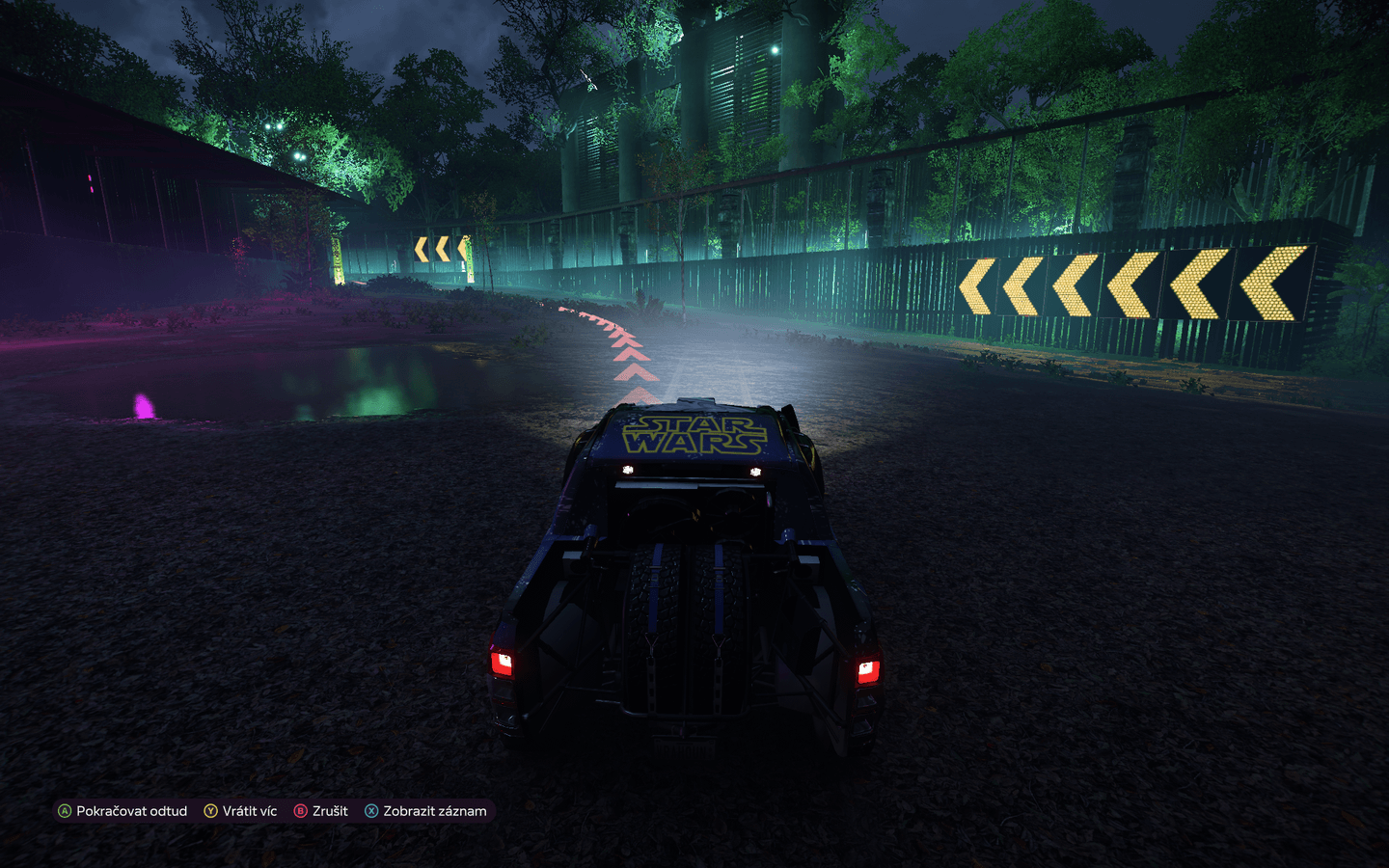
Task: Click the yellow Y button icon
Action: point(210,811)
